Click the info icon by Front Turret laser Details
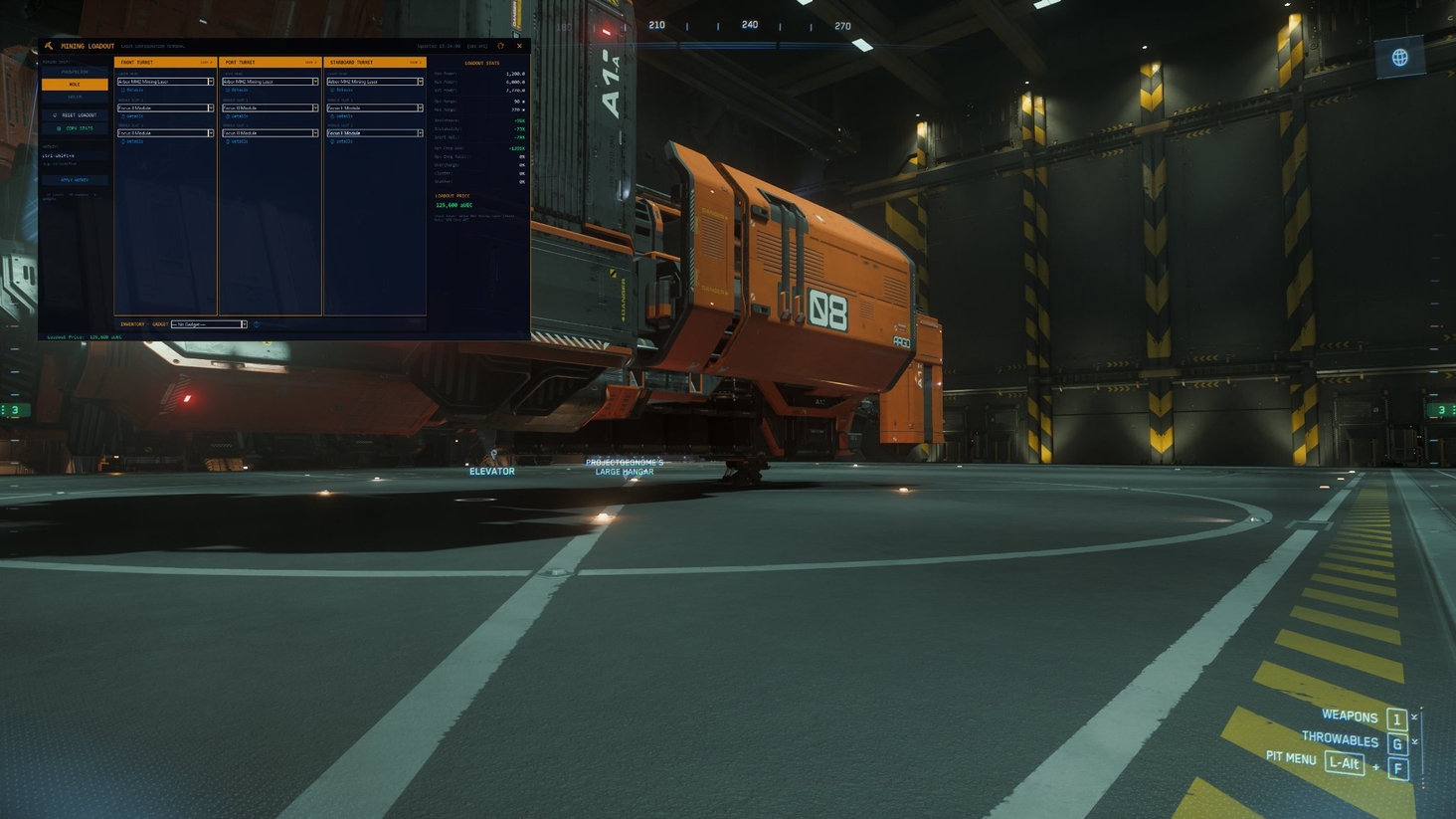Screen dimensions: 1456x819 pyautogui.click(x=122, y=90)
